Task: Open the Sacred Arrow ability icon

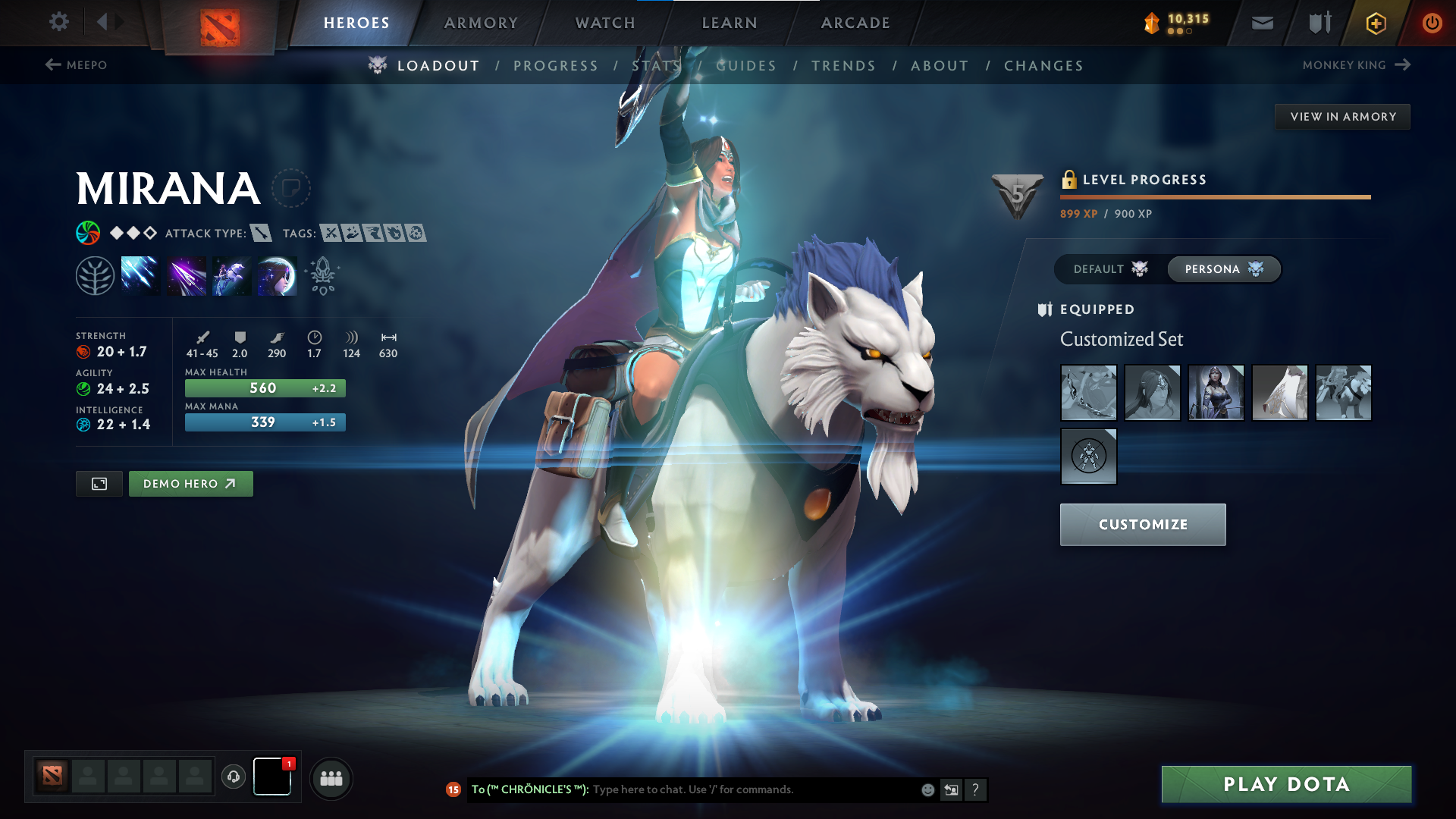Action: 186,275
